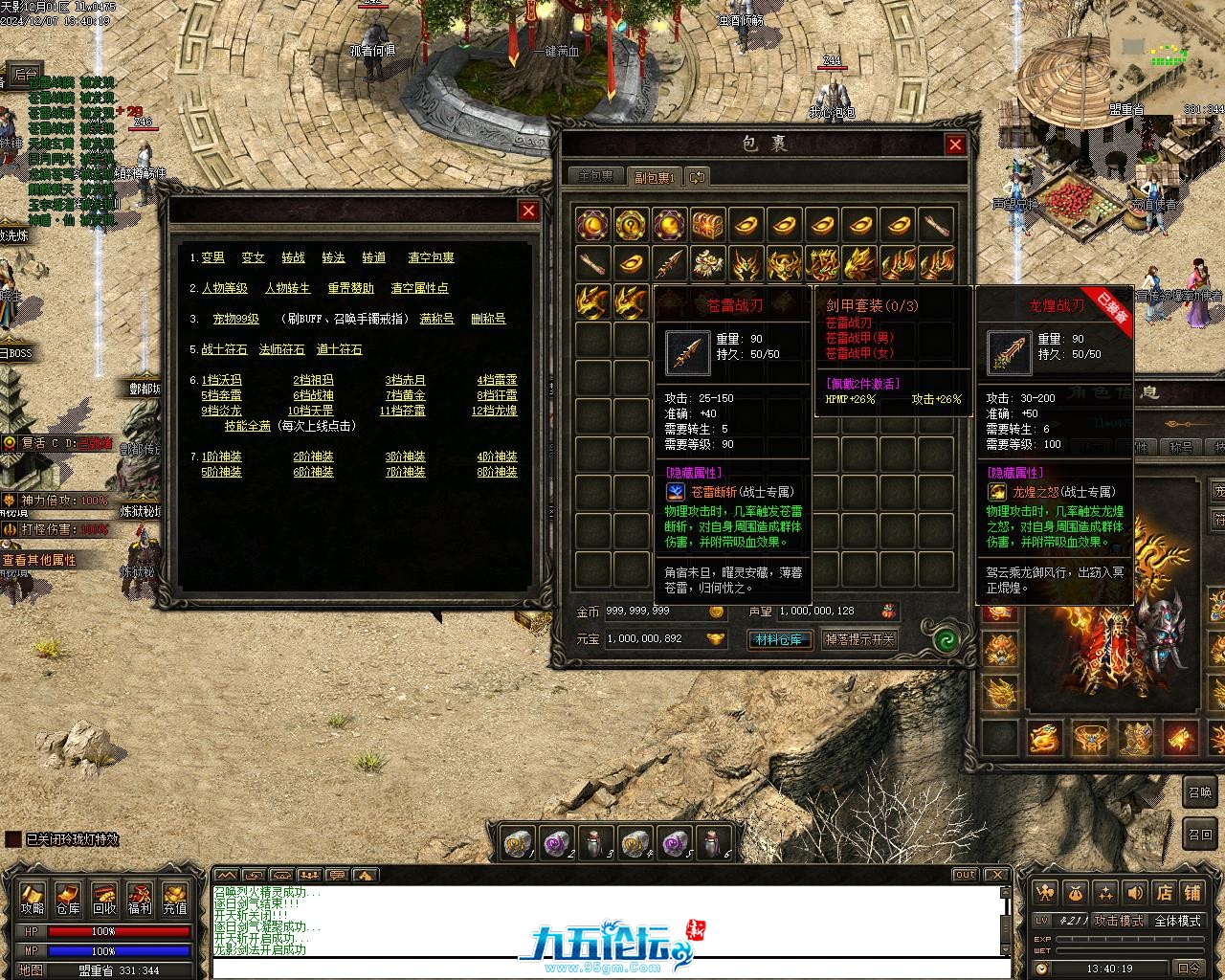Viewport: 1225px width, 980px height.
Task: Switch to the 主包裹 tab
Action: [x=595, y=177]
